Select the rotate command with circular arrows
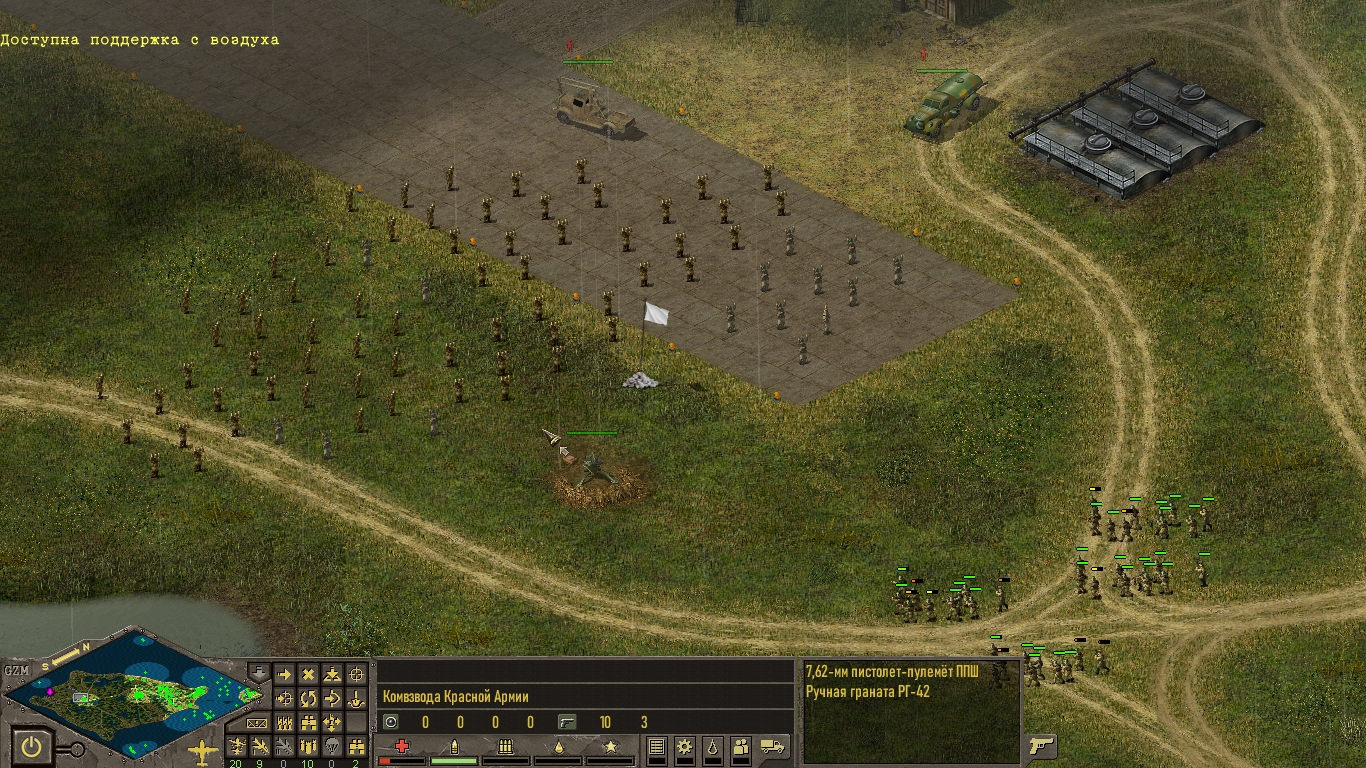1366x768 pixels. [x=308, y=698]
